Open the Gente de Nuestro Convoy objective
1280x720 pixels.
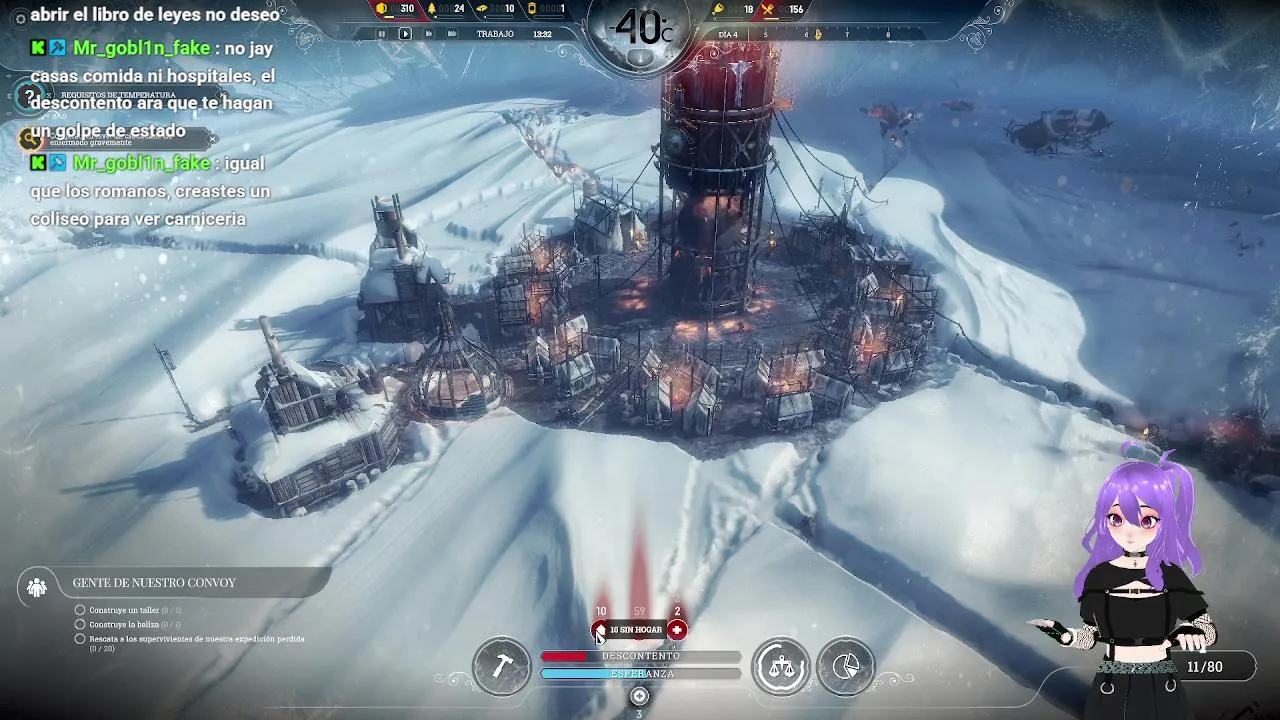(154, 583)
